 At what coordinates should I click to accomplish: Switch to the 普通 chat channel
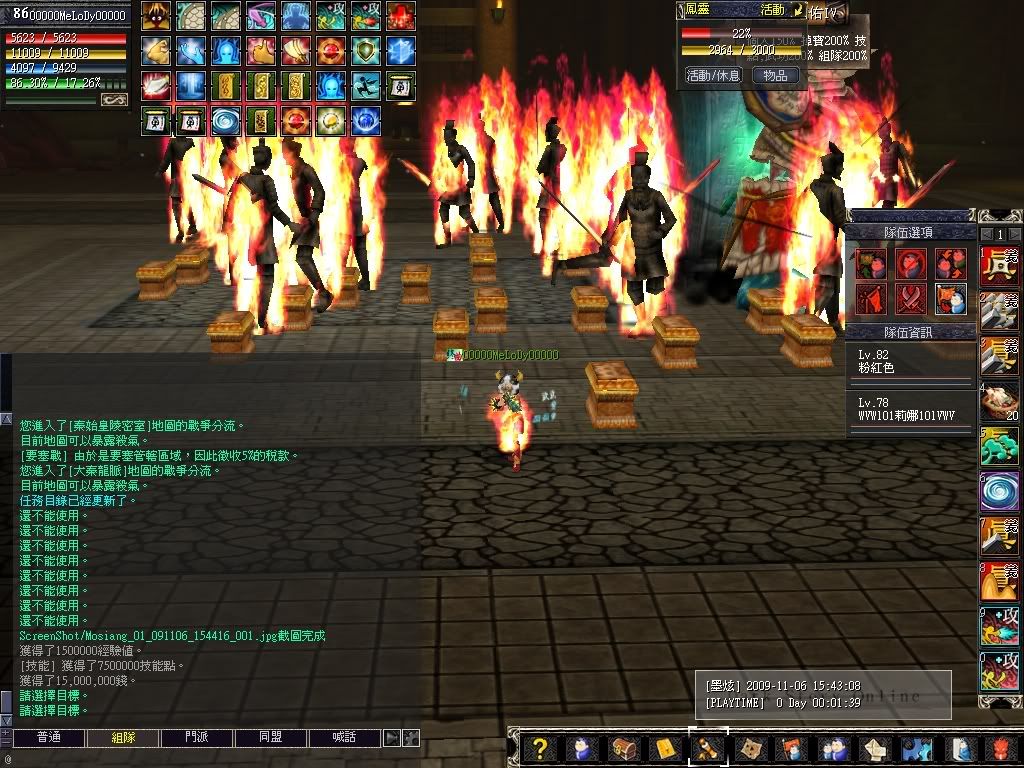pyautogui.click(x=48, y=738)
